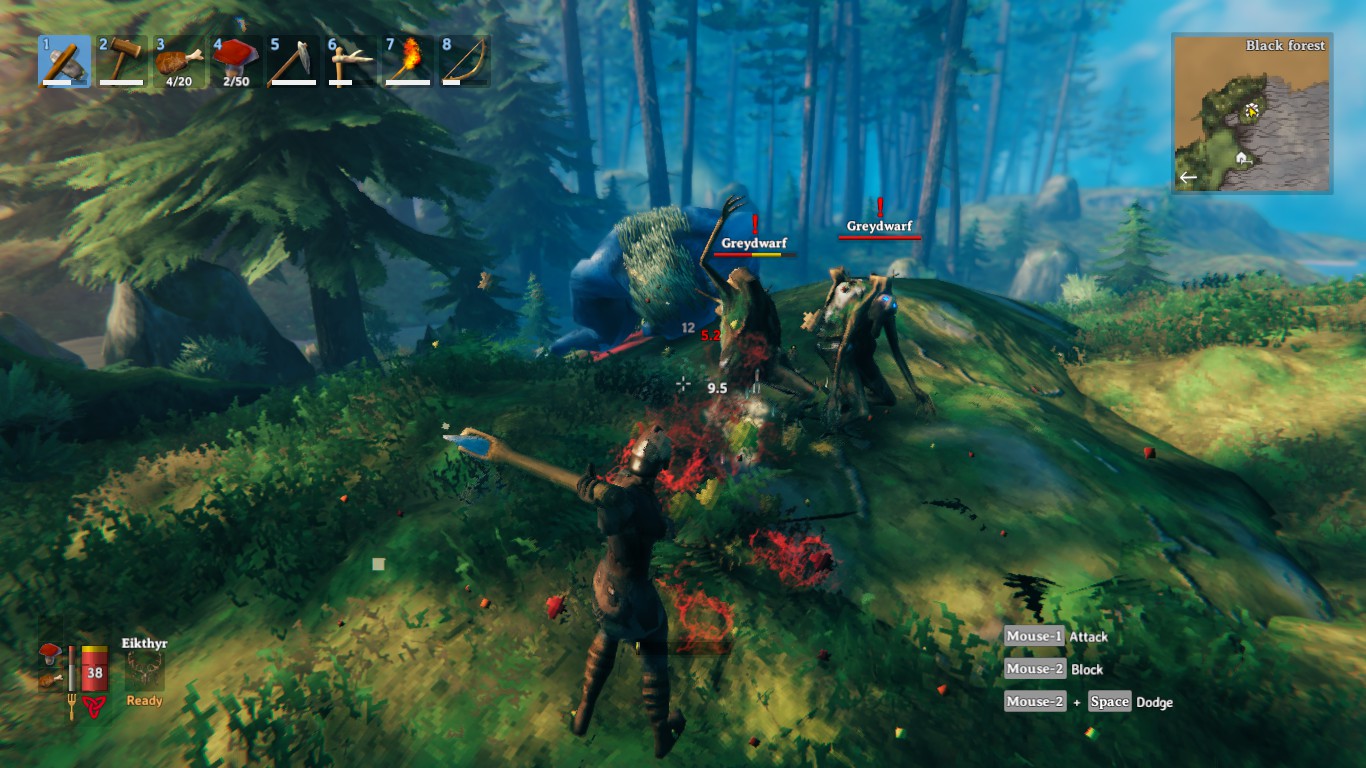Click the Space Dodge key hint

[1110, 701]
